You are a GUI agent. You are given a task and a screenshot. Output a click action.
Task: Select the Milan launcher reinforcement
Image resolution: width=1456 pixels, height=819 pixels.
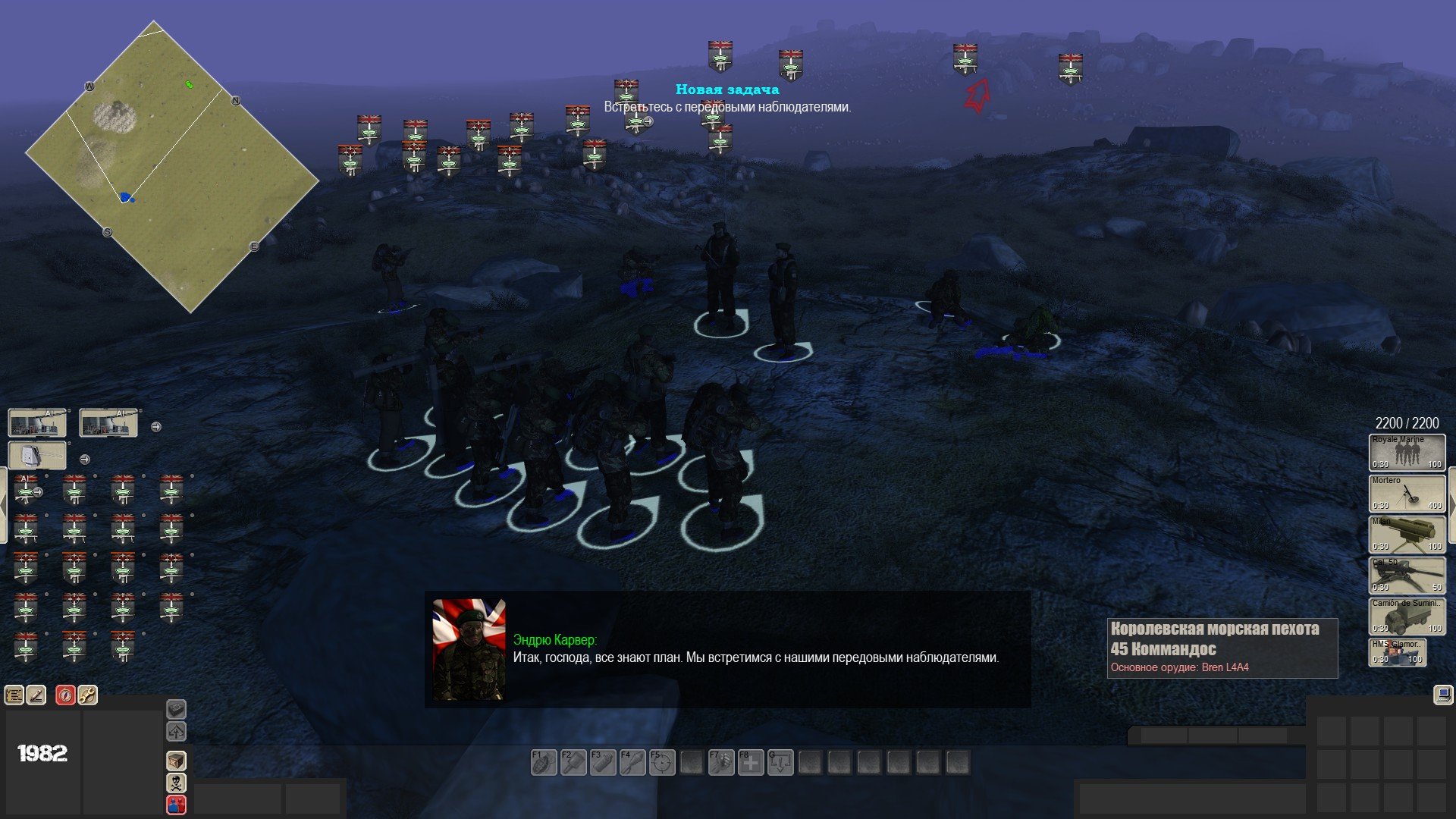tap(1407, 535)
